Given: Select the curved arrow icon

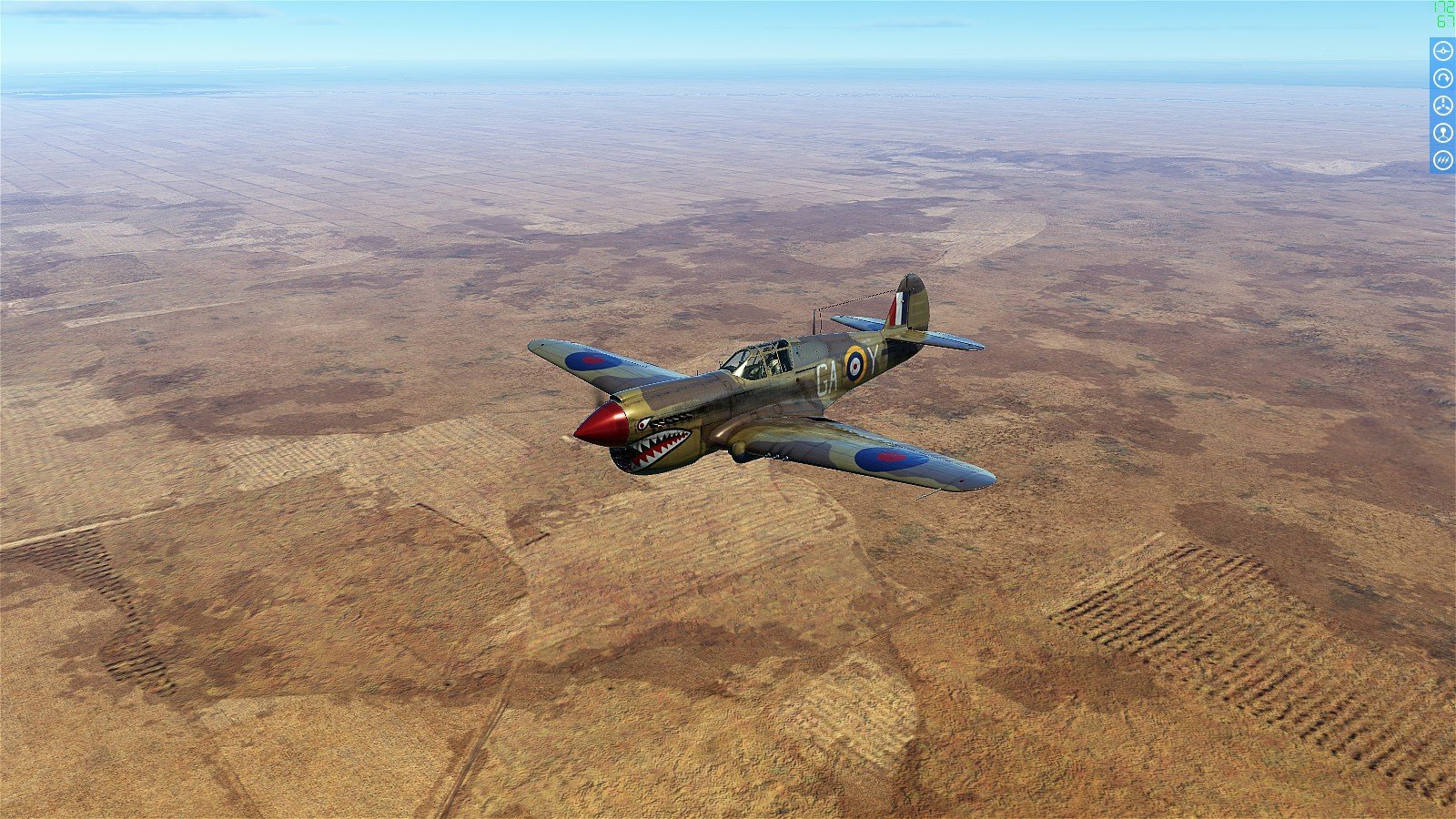Looking at the screenshot, I should point(1442,78).
